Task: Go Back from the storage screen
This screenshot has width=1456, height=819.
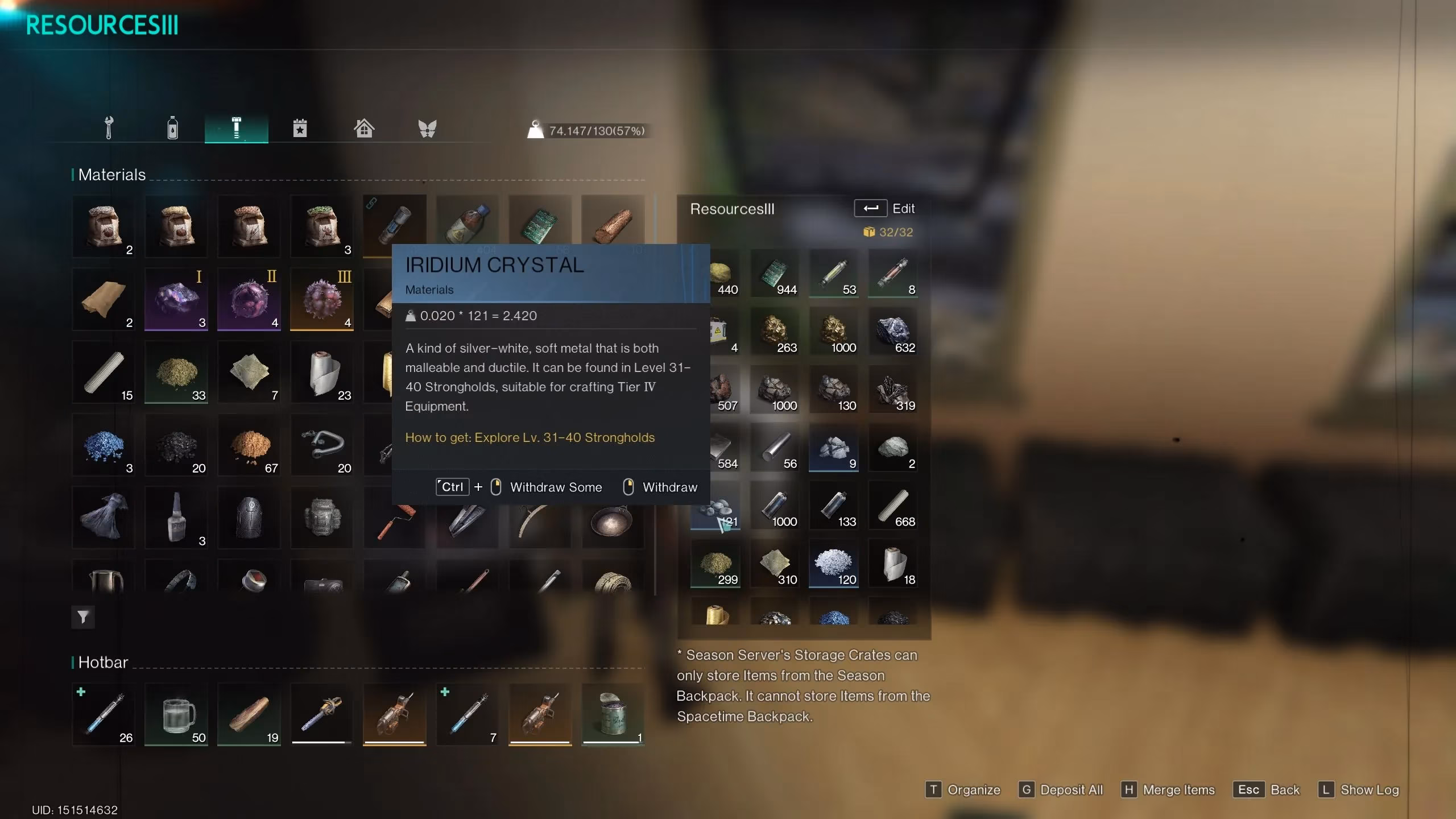Action: point(1267,790)
